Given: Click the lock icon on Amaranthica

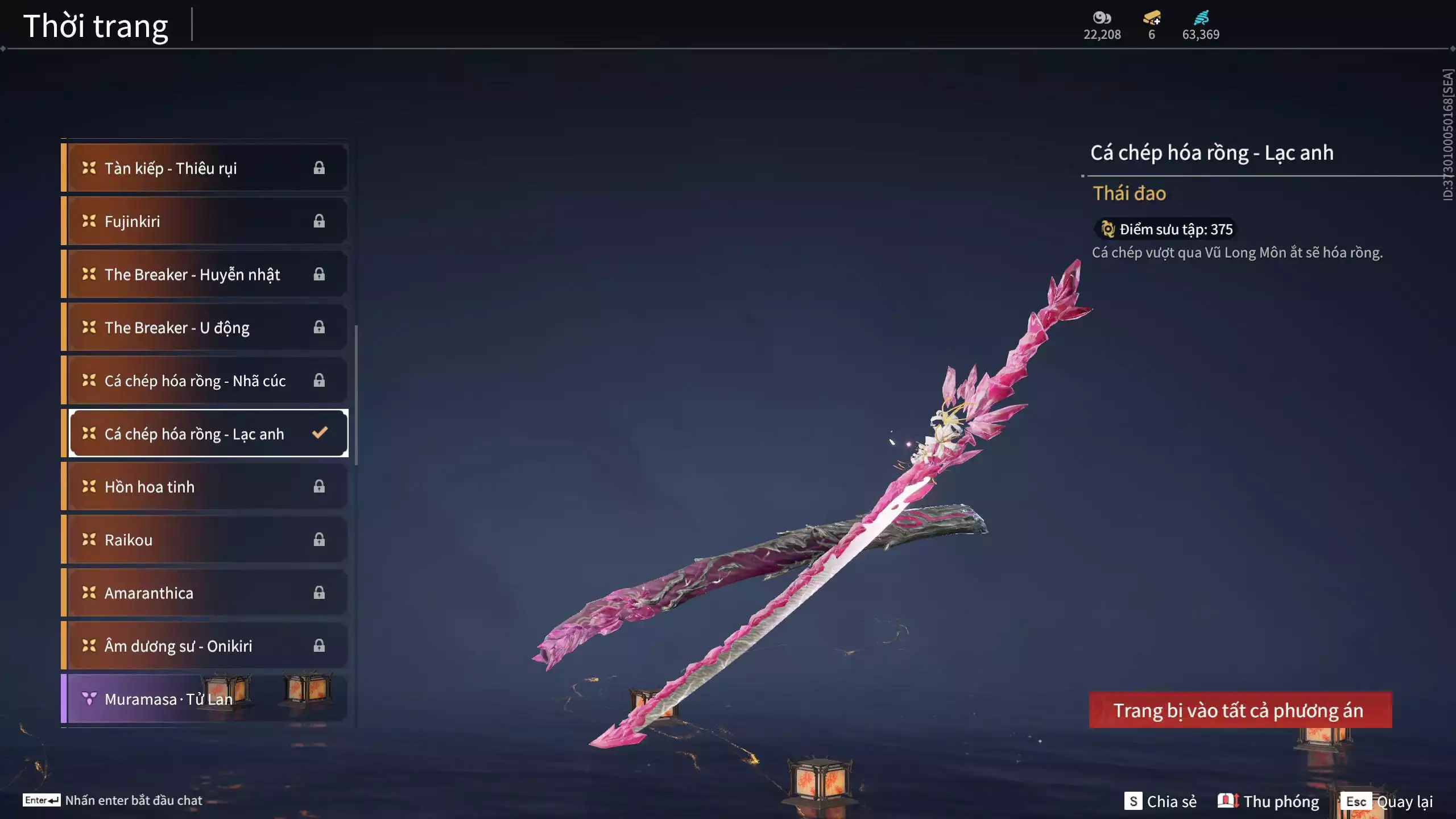Looking at the screenshot, I should [x=319, y=592].
